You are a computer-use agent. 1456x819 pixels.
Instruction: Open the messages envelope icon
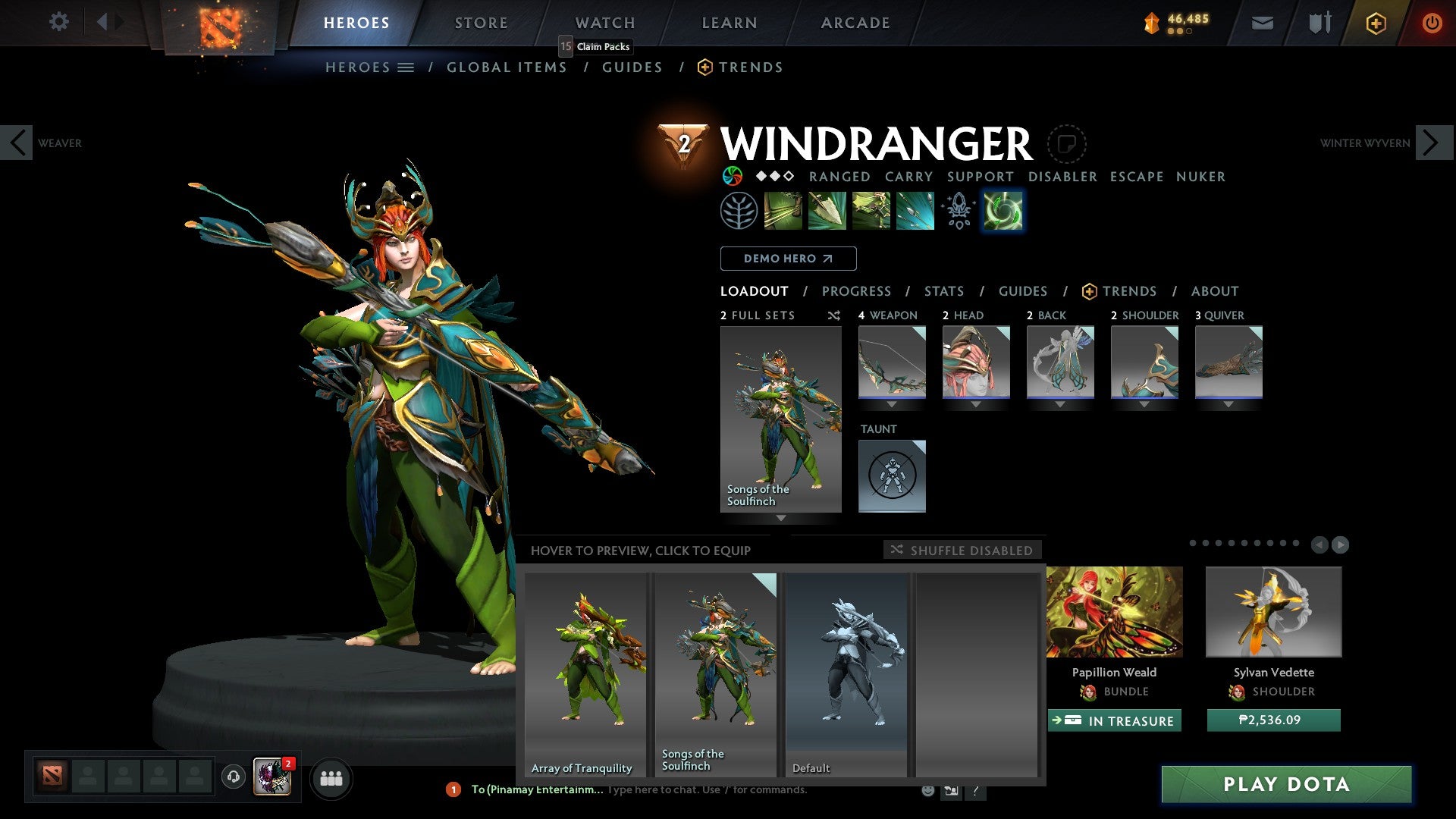1263,22
